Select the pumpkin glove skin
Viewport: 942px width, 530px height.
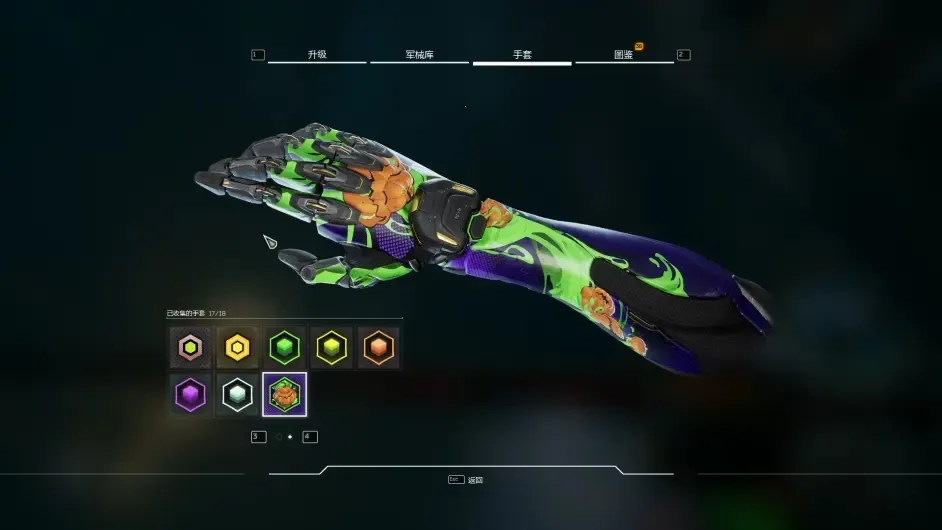(x=285, y=395)
